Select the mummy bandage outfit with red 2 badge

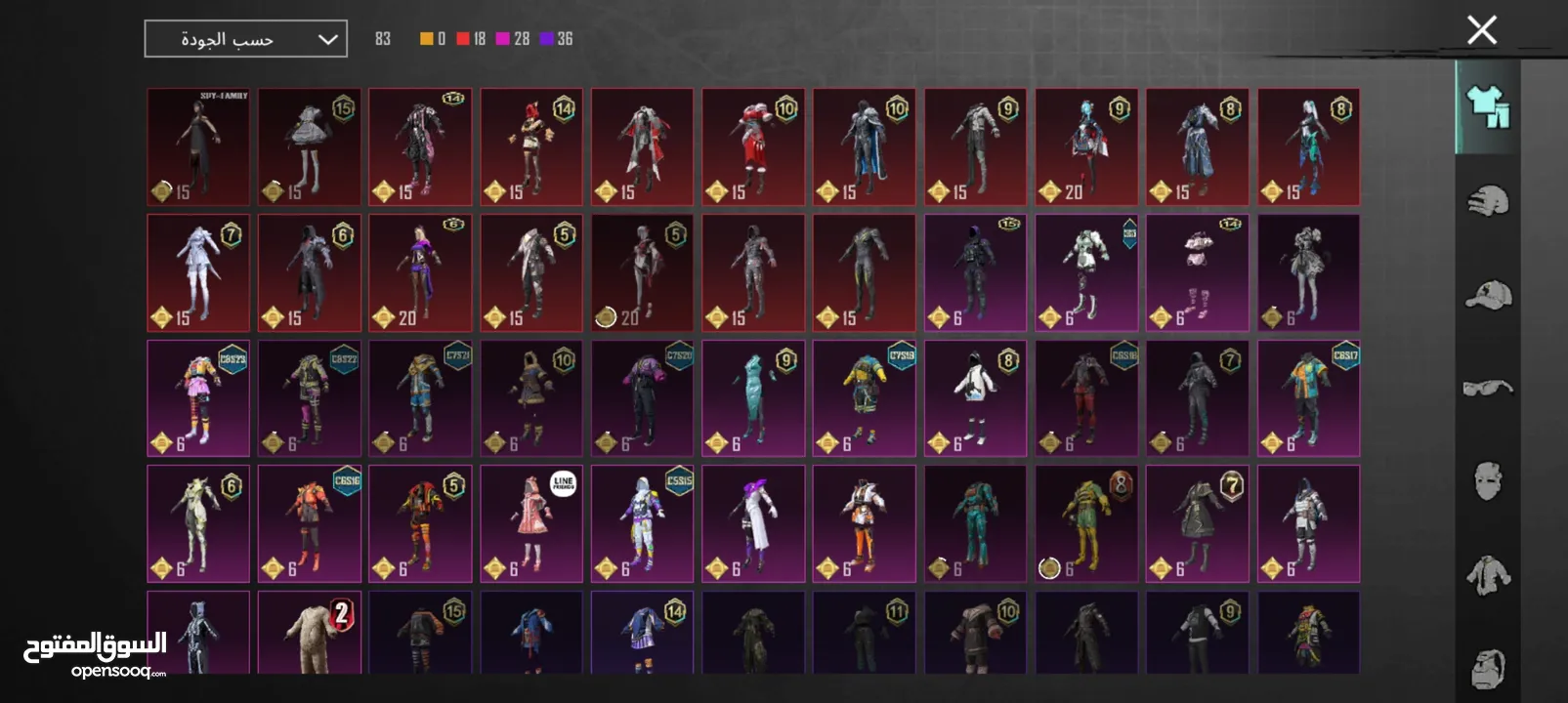point(310,634)
